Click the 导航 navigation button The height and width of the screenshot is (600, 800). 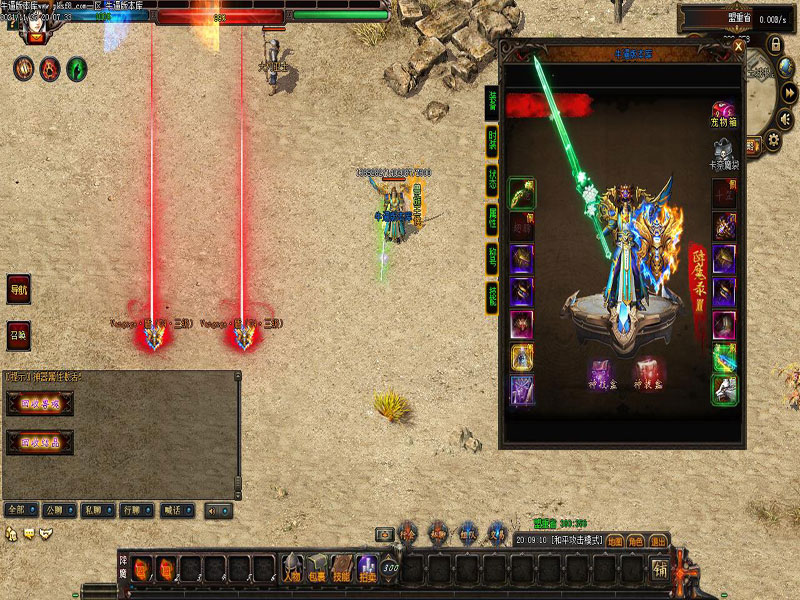(x=19, y=290)
